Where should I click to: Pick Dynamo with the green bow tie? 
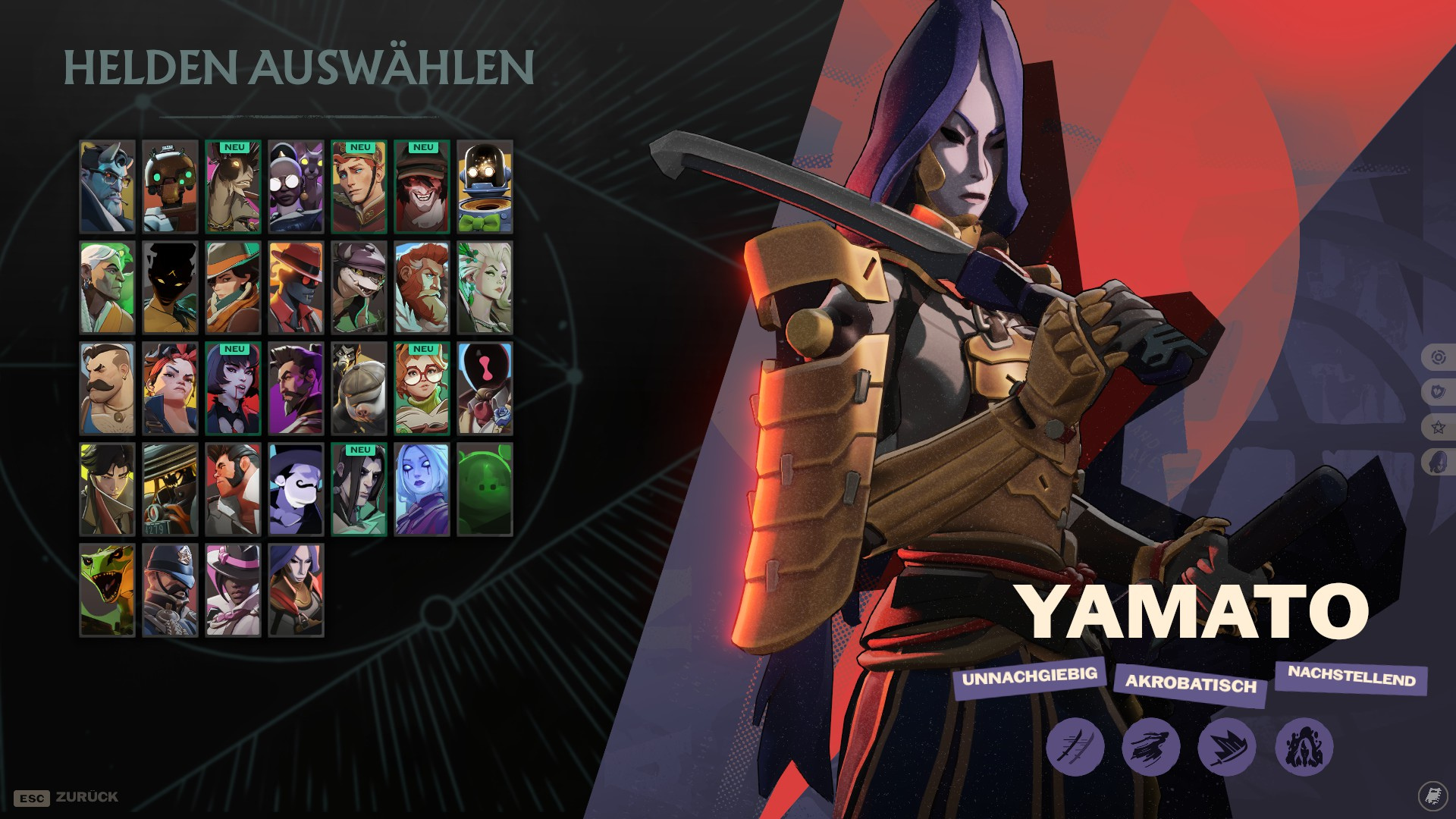coord(485,187)
